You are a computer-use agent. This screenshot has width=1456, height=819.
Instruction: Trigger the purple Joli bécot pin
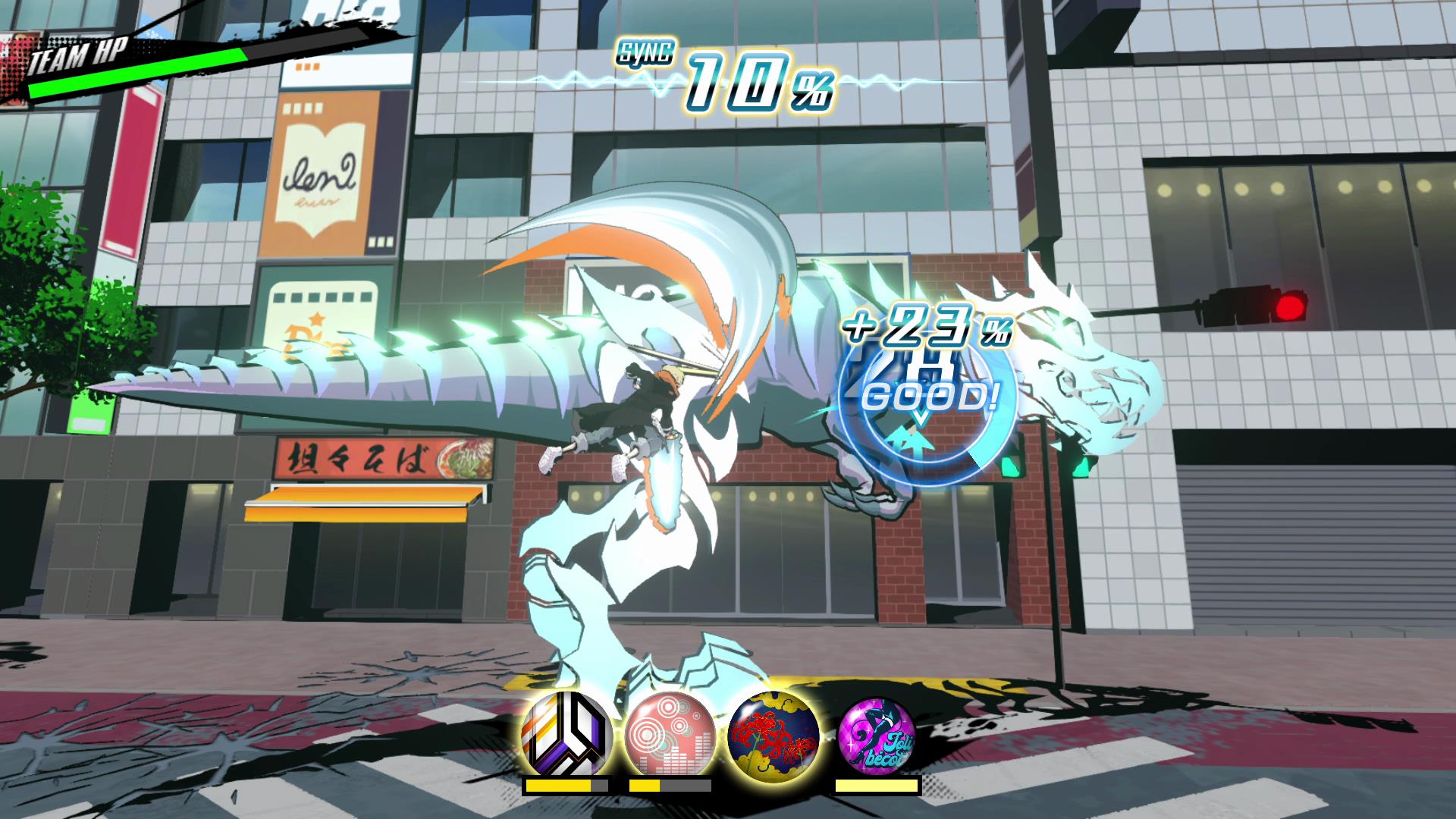tap(877, 732)
